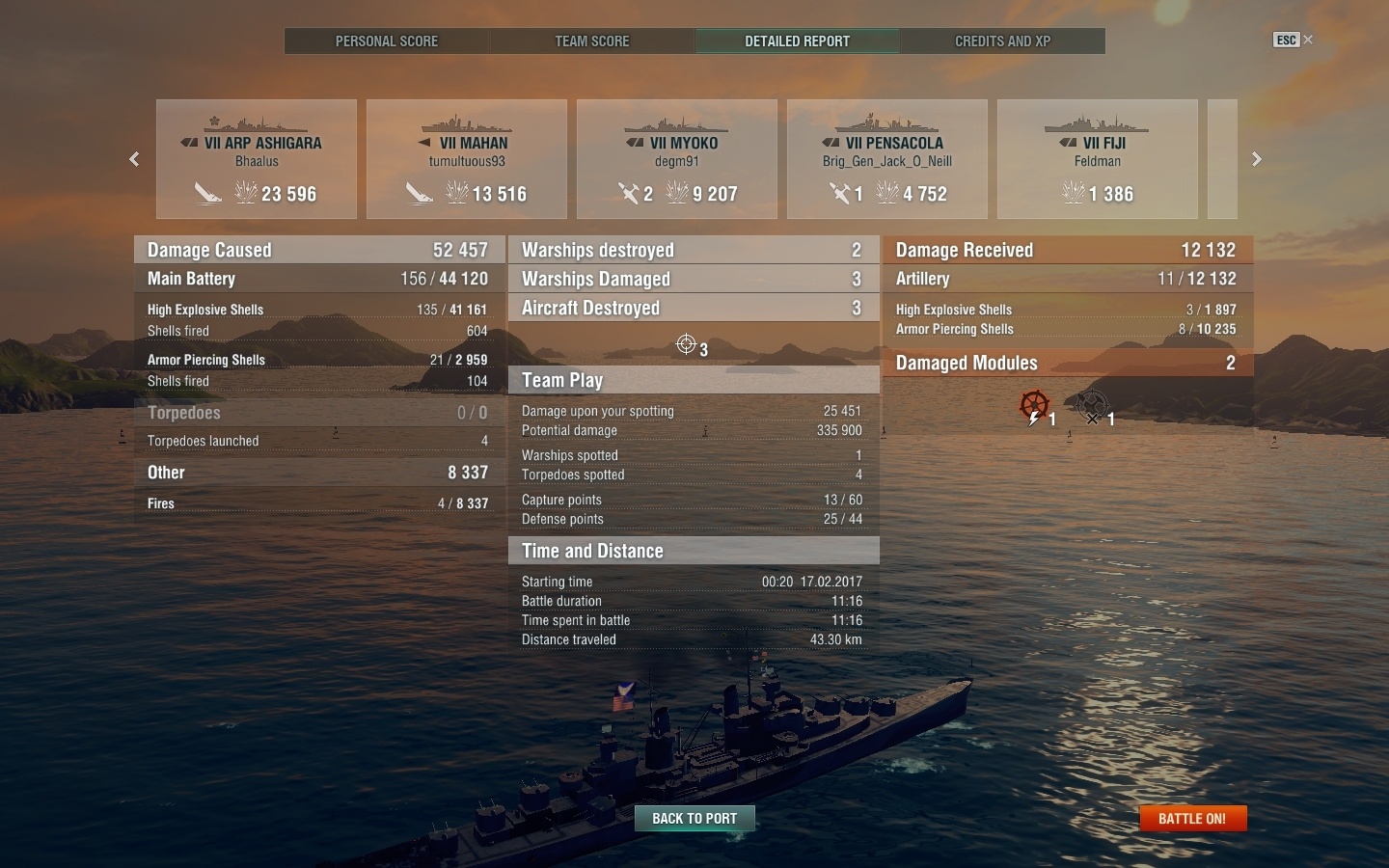Pick the Myoko card for degm91
This screenshot has width=1389, height=868.
(x=677, y=159)
